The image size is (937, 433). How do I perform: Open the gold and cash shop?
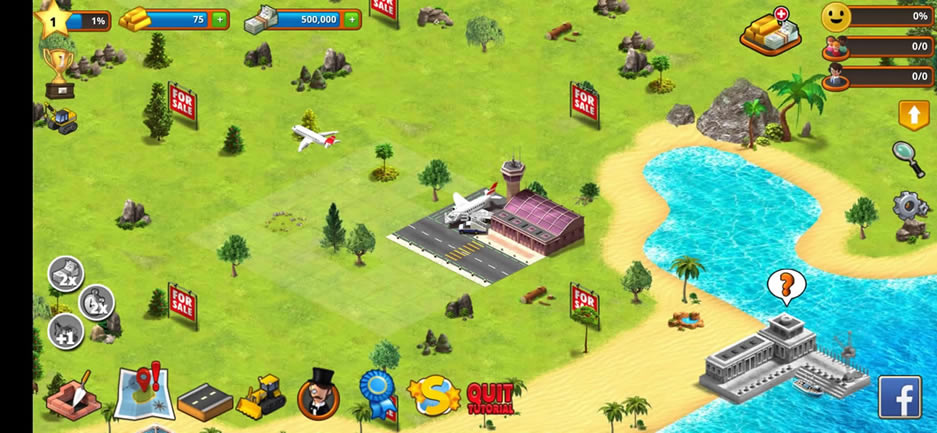pos(770,31)
